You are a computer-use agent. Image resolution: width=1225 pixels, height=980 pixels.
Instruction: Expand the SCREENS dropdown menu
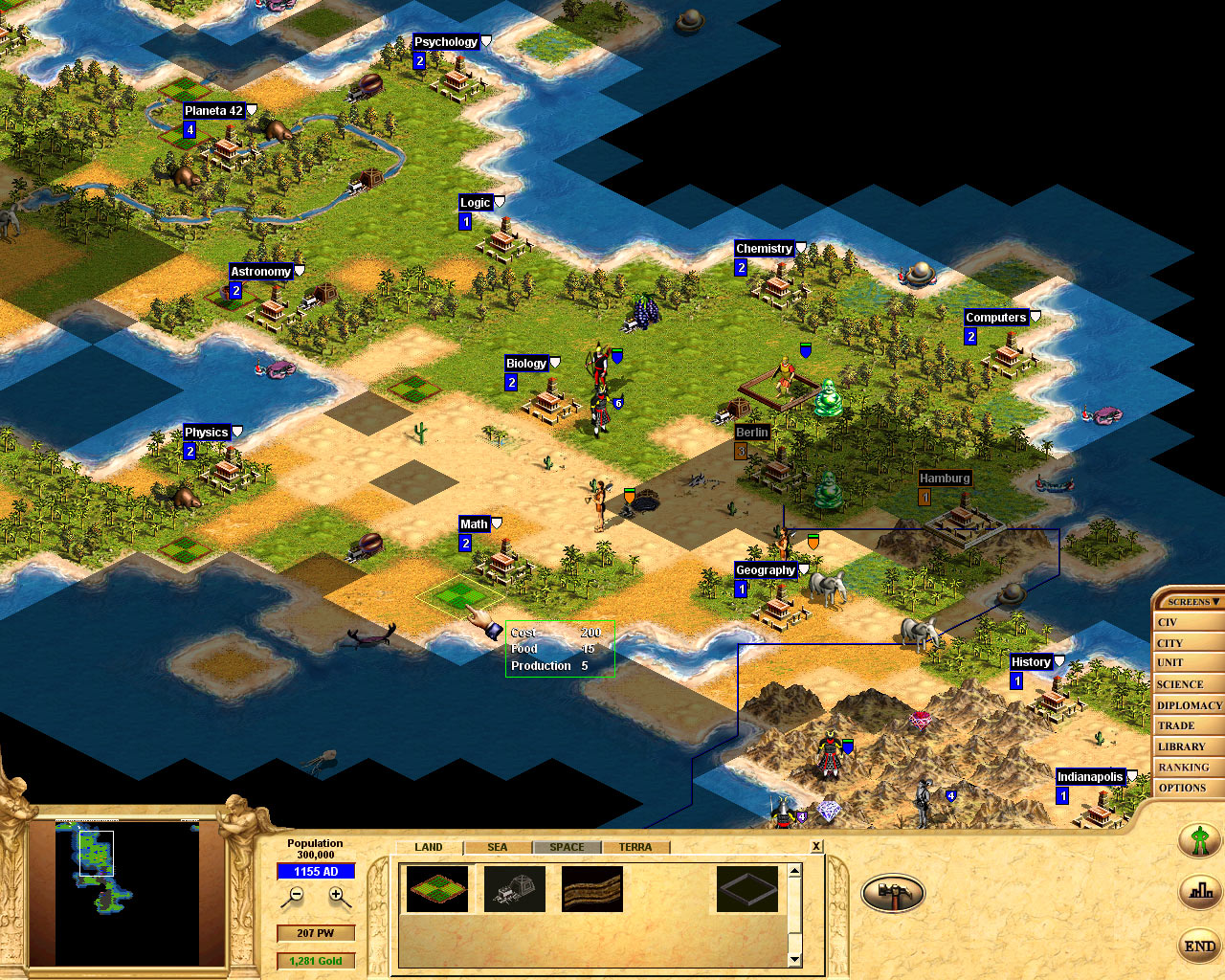pos(1189,601)
